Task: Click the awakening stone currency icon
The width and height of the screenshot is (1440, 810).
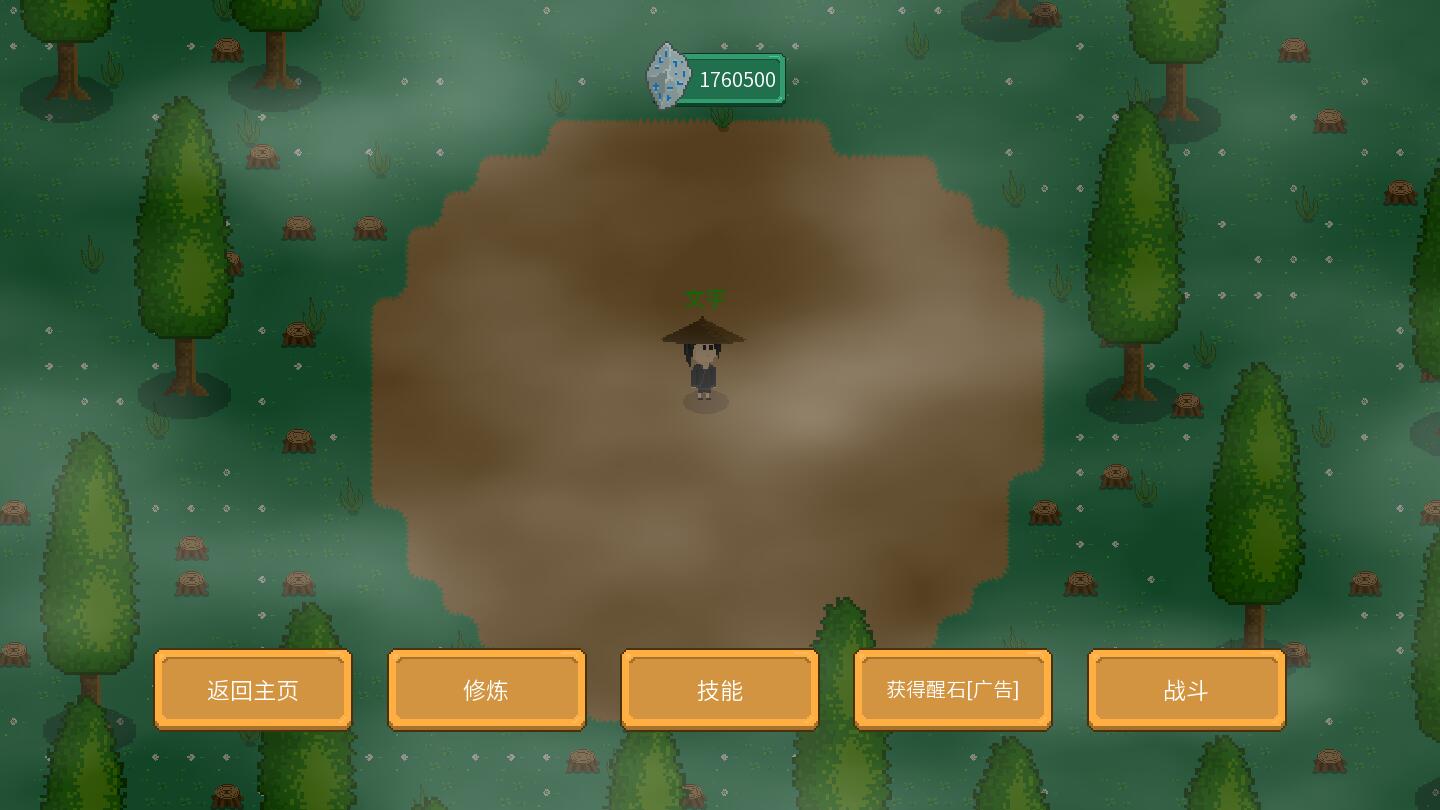Action: (668, 76)
